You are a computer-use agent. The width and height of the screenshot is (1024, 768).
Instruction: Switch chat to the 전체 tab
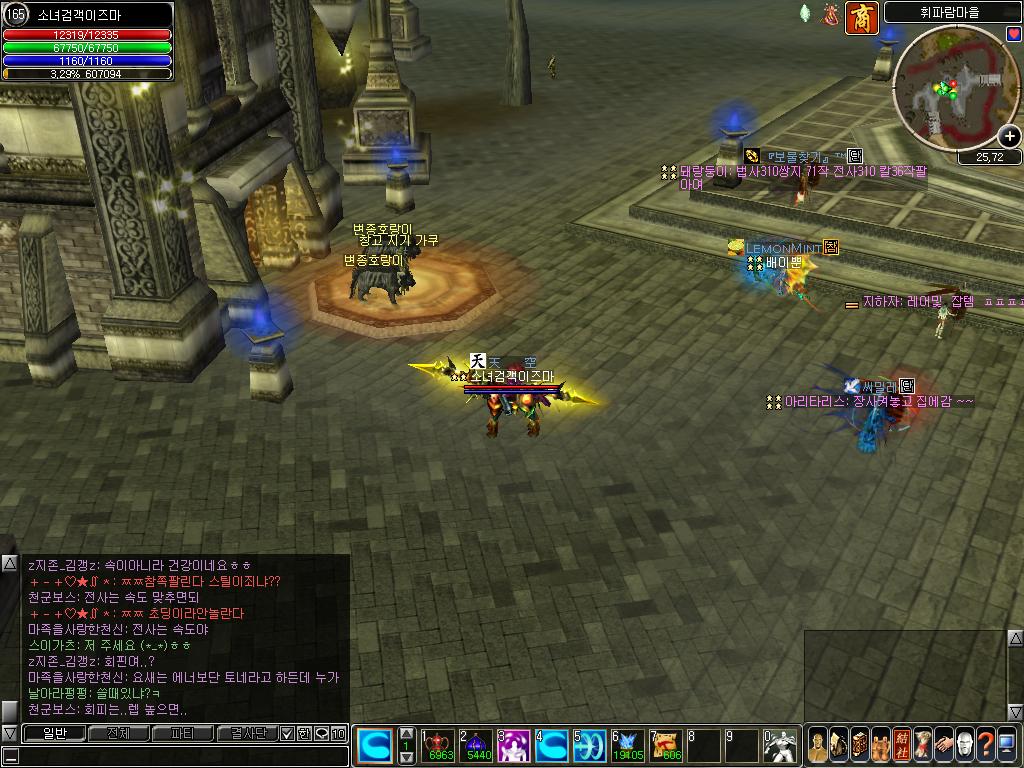118,733
